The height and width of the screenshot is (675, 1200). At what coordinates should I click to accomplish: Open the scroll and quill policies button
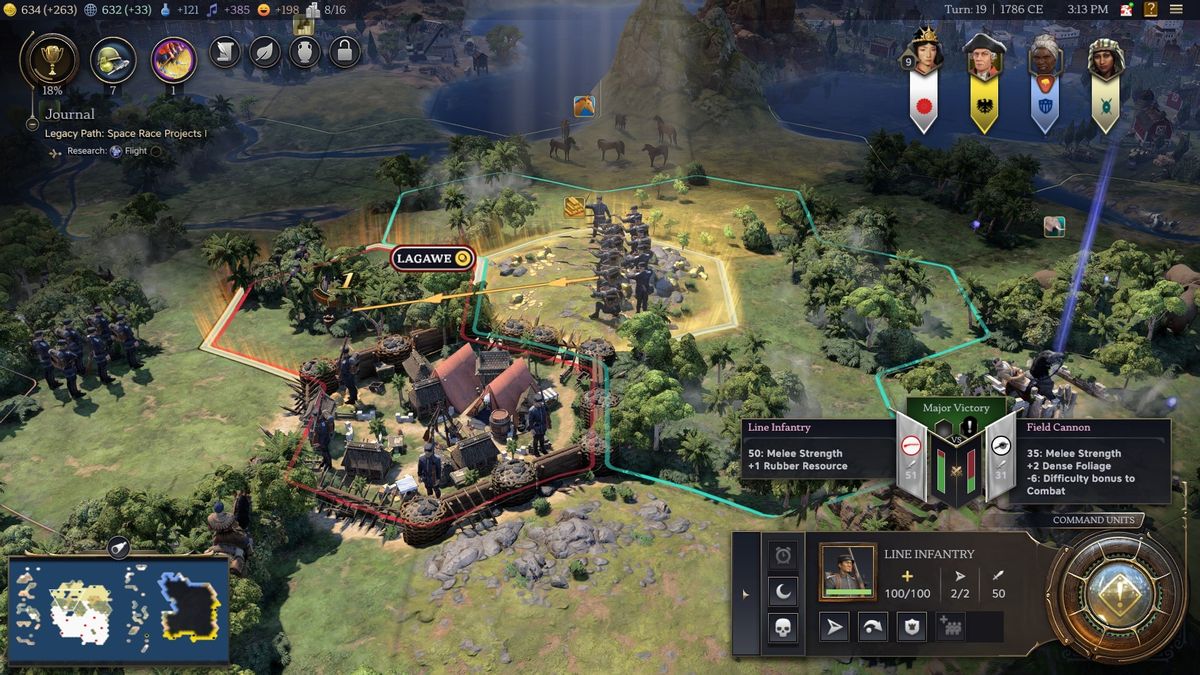coord(225,51)
